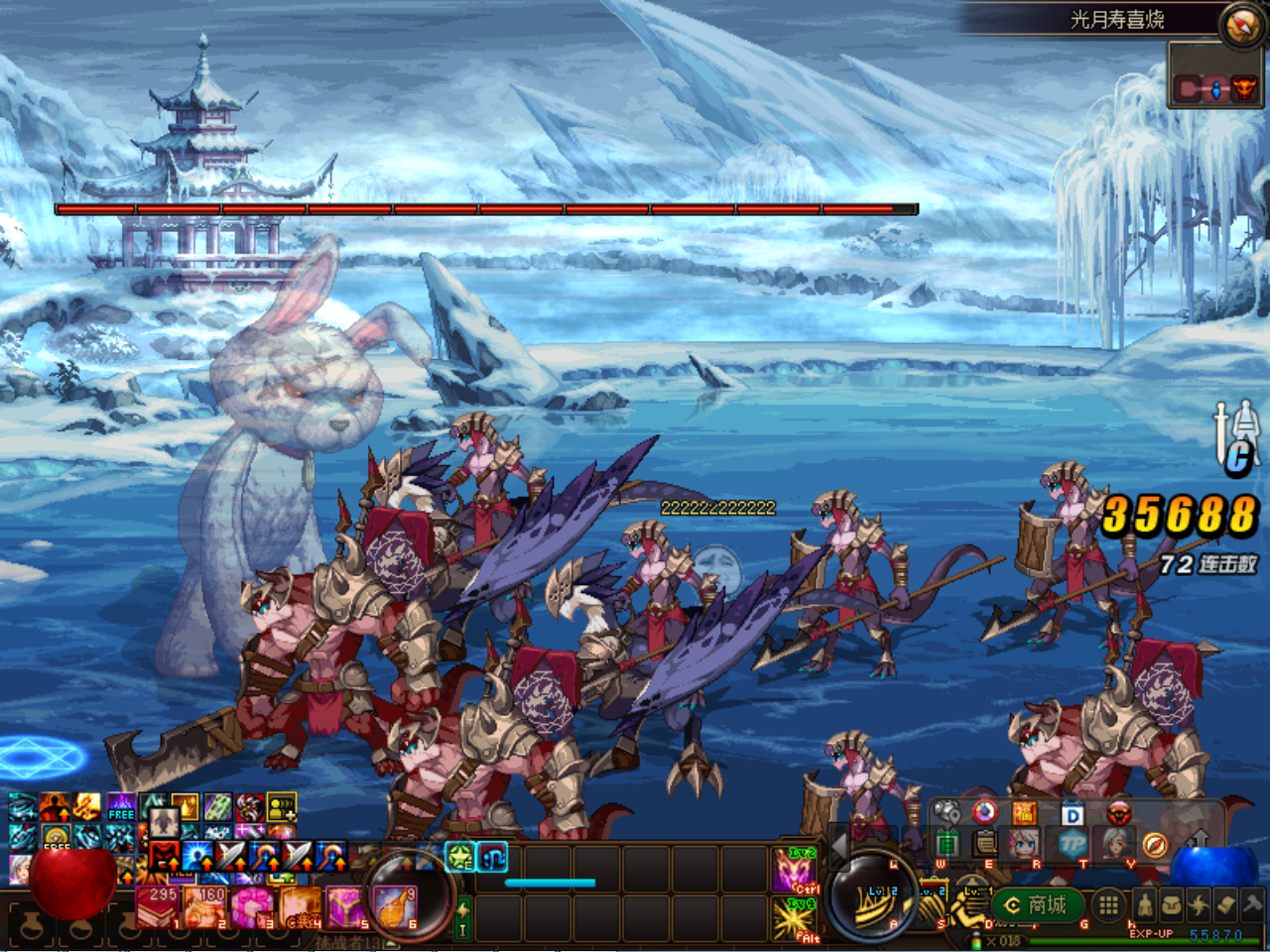Open the grid menu button
1270x952 pixels.
(x=1109, y=904)
